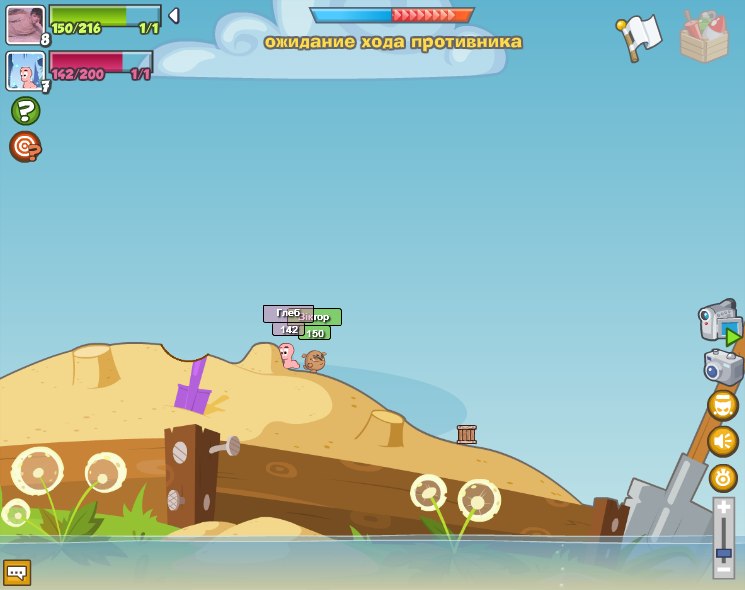Toggle sound with the speaker button

[723, 441]
